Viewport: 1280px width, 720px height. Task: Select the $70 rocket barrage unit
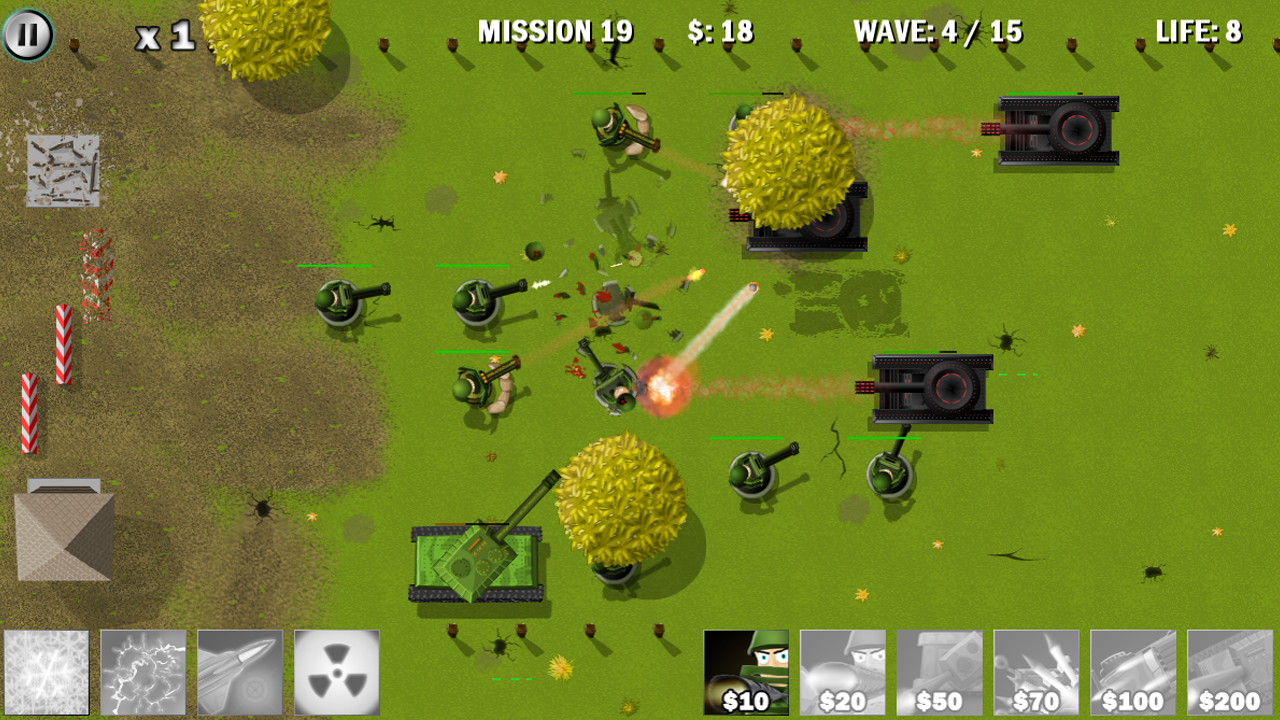[1034, 672]
